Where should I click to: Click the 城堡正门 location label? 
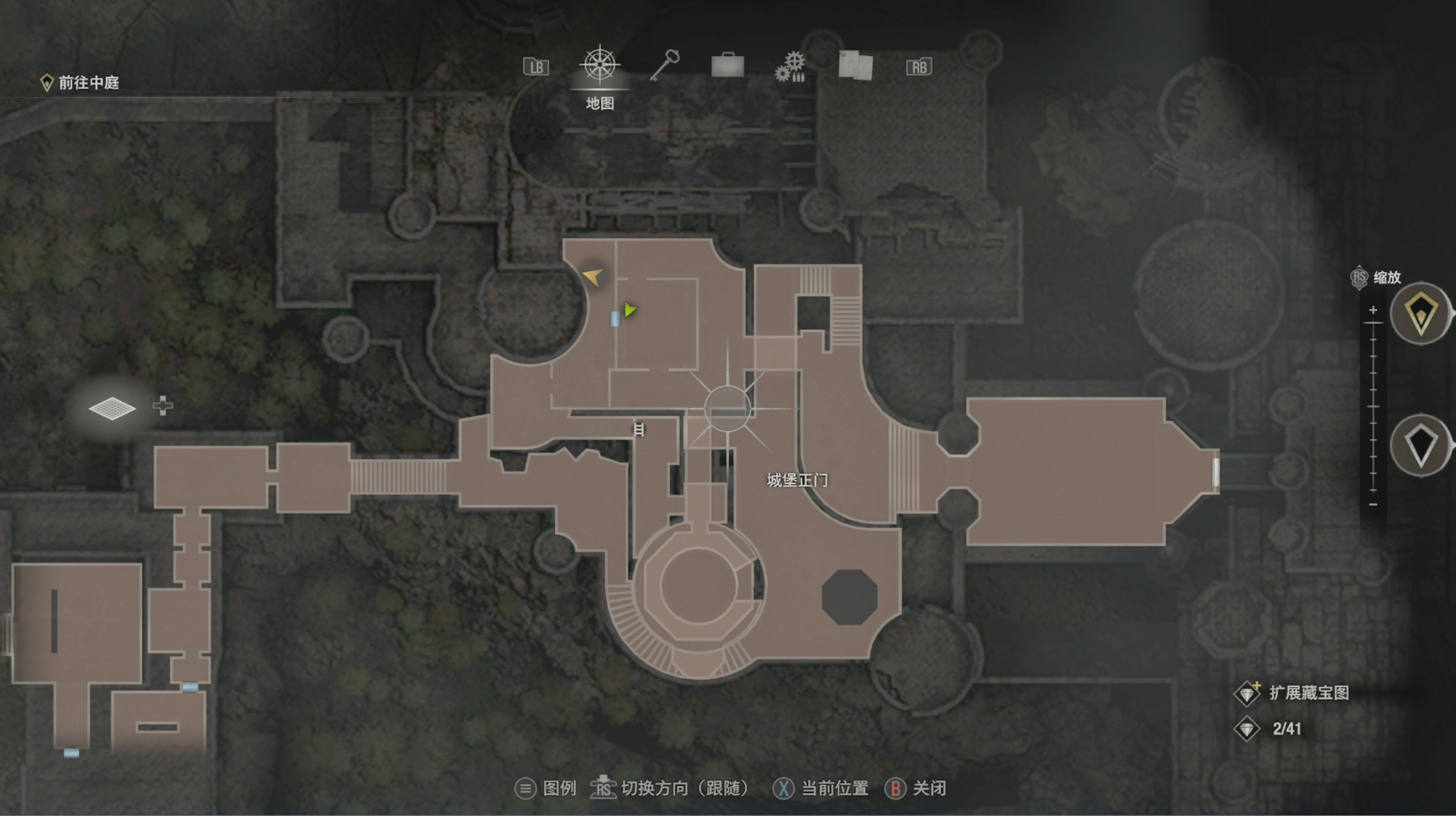tap(797, 480)
